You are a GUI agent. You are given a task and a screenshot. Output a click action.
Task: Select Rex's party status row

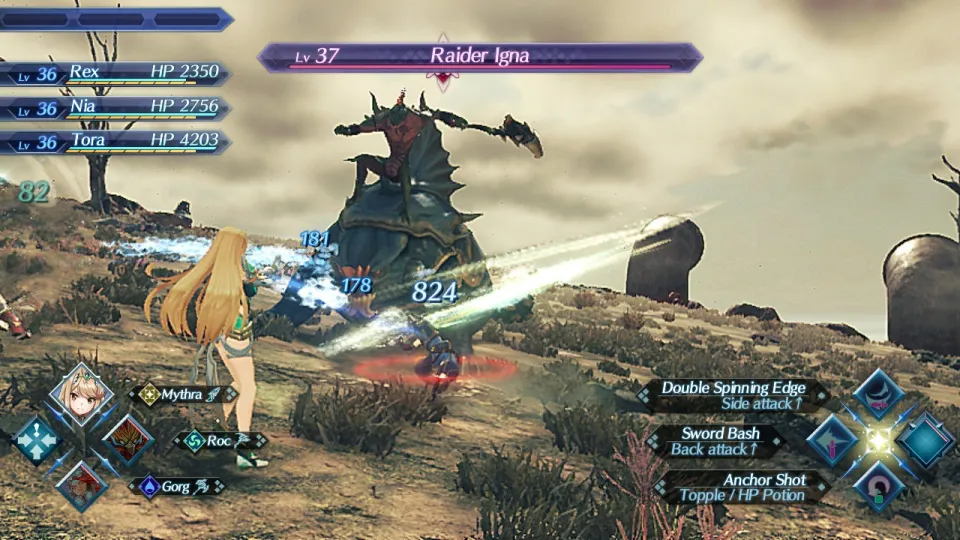click(x=118, y=74)
